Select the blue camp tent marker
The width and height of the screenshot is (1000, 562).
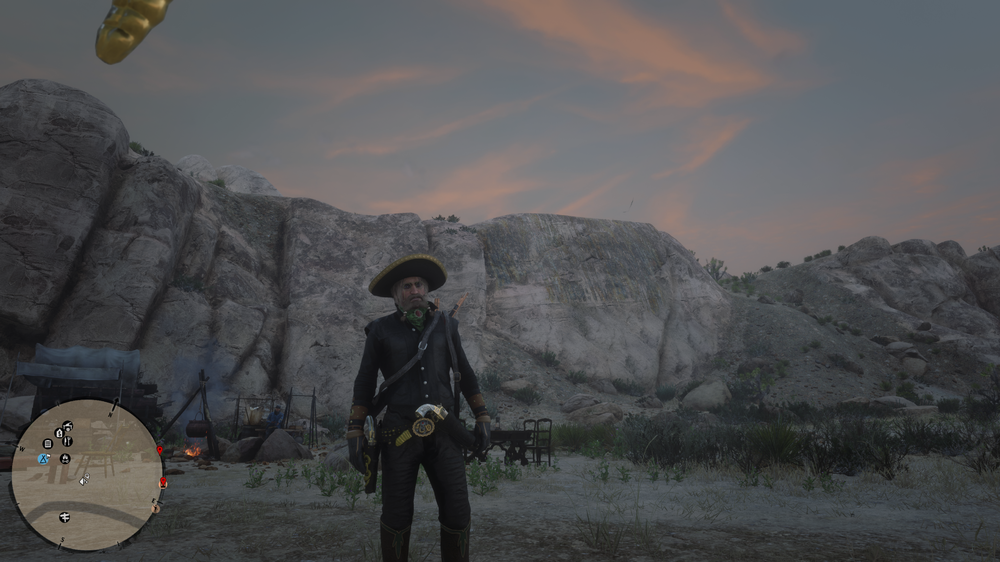click(43, 459)
